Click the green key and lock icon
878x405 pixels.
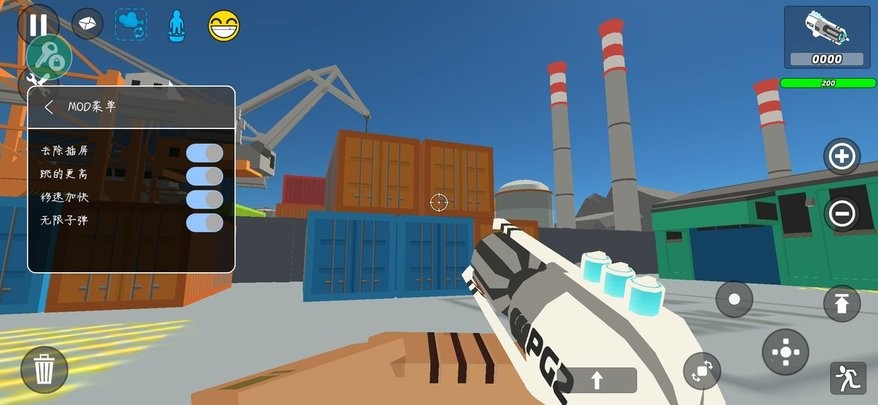tap(48, 57)
